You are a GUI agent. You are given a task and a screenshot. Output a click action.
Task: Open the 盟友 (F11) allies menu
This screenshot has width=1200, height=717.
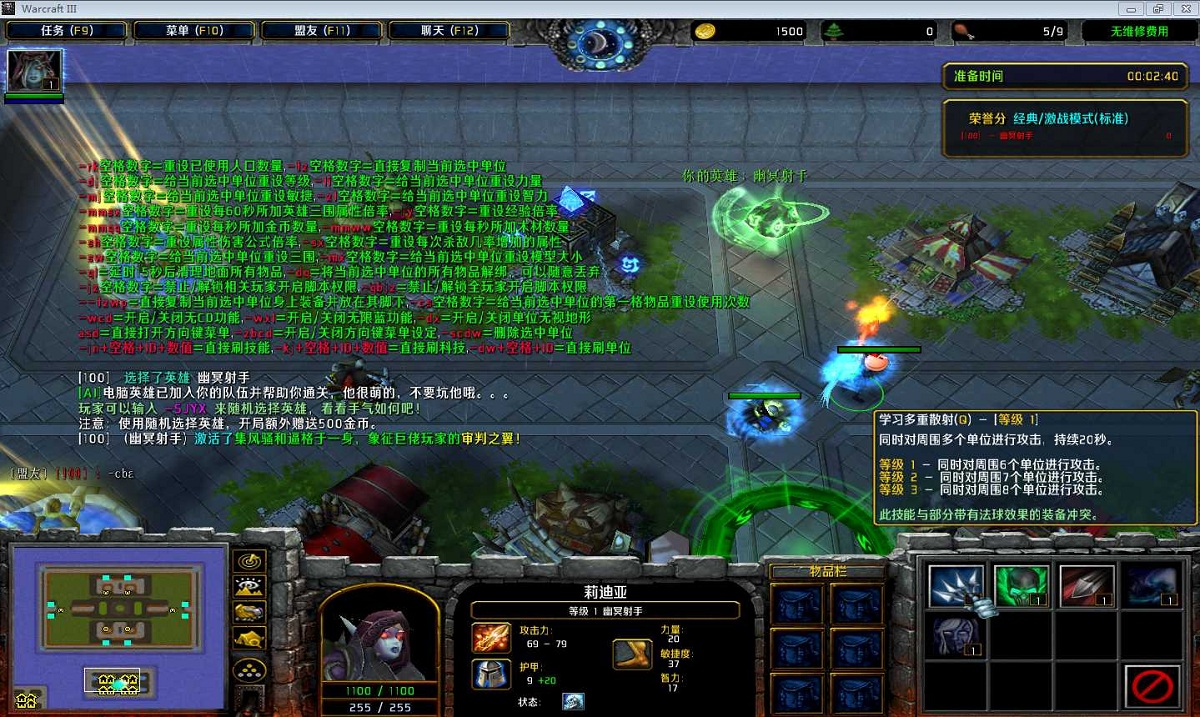[x=321, y=31]
